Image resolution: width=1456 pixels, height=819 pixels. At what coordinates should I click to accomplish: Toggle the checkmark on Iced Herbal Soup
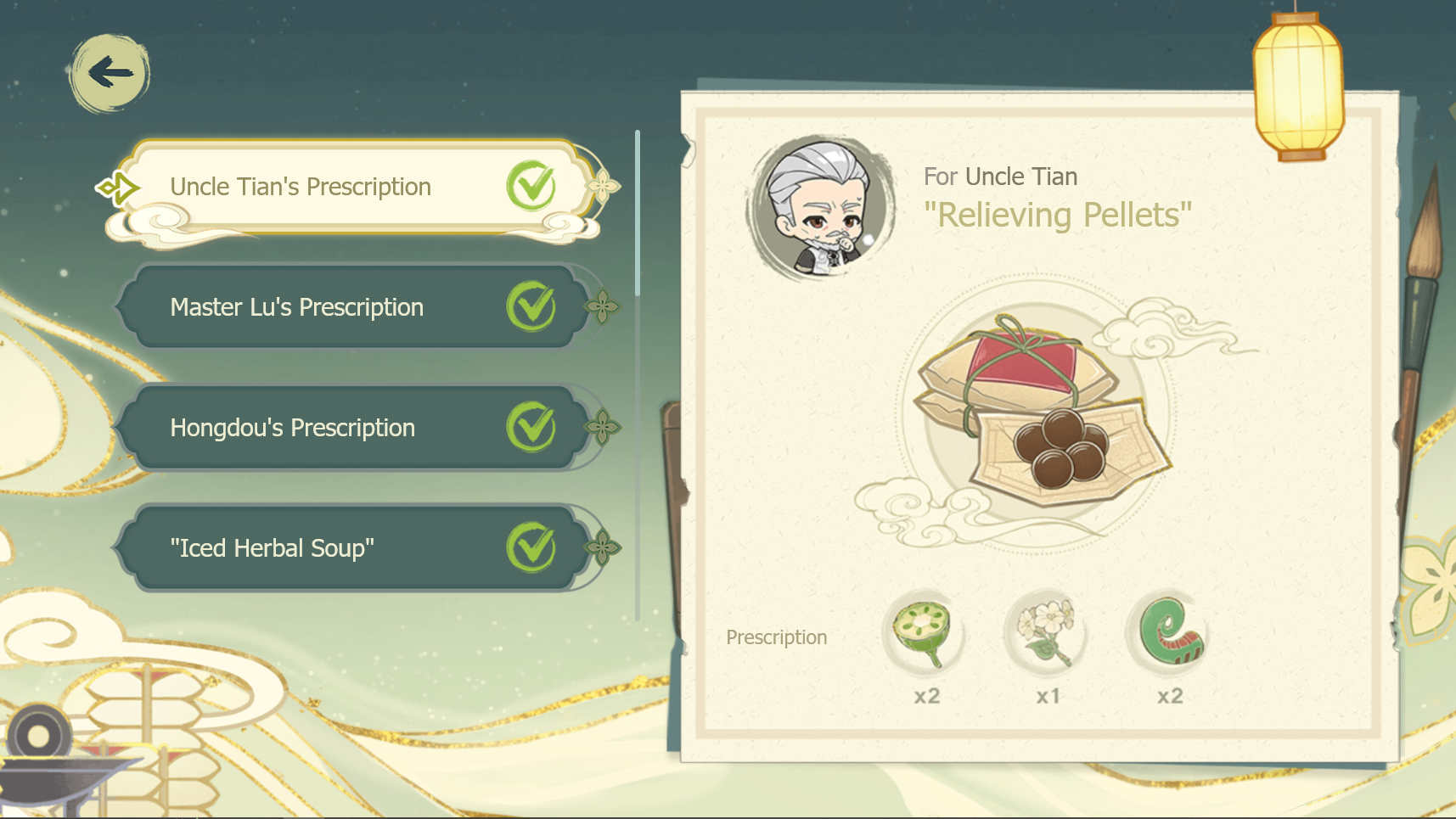531,547
